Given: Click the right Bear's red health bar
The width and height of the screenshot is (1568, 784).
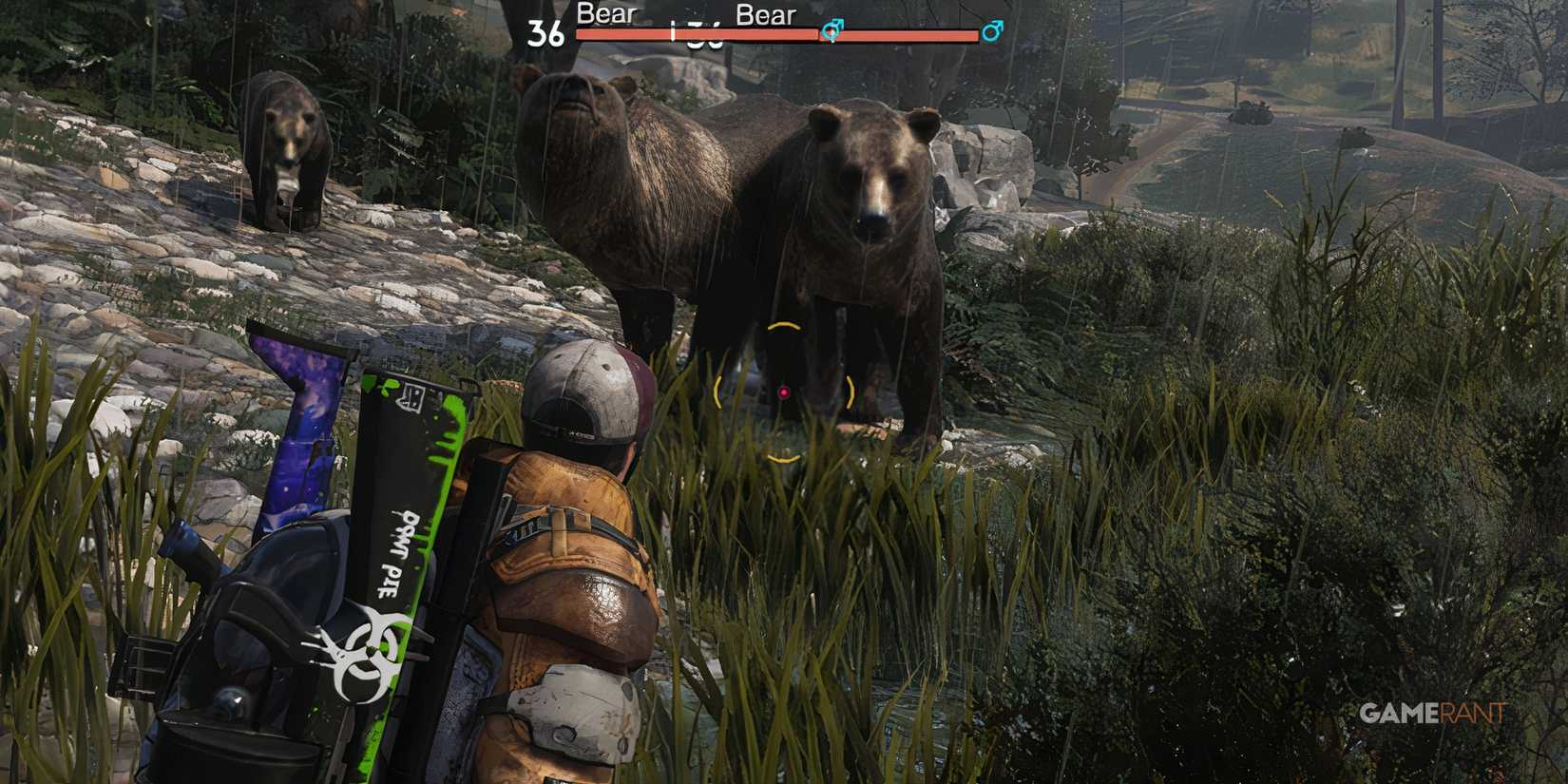Looking at the screenshot, I should pos(912,36).
